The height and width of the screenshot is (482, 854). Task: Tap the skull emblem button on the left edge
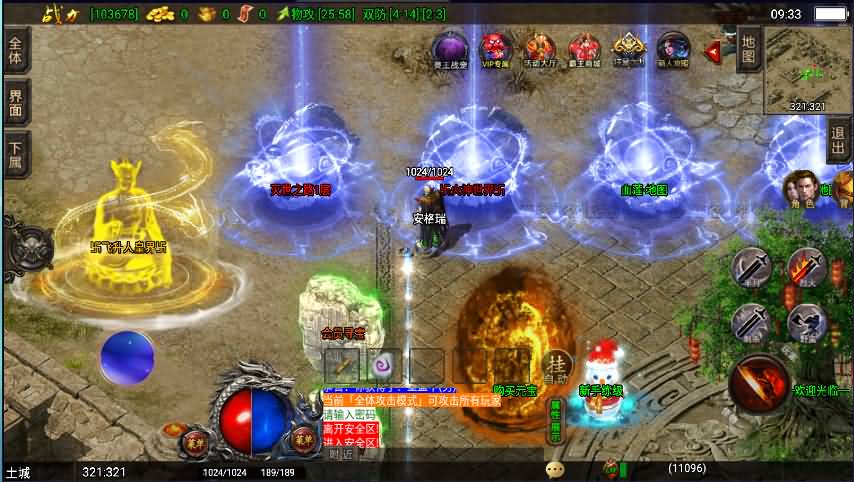(30, 247)
